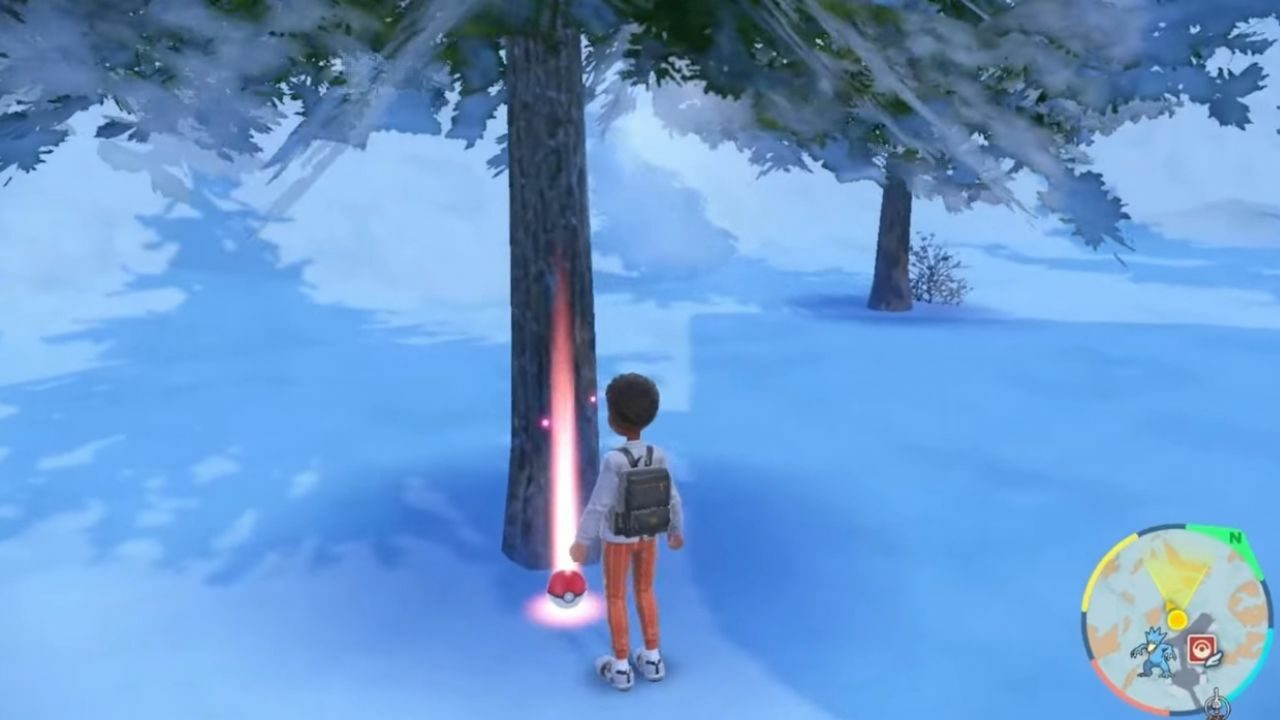1280x720 pixels.
Task: Select the yellow player position marker
Action: pyautogui.click(x=1177, y=619)
